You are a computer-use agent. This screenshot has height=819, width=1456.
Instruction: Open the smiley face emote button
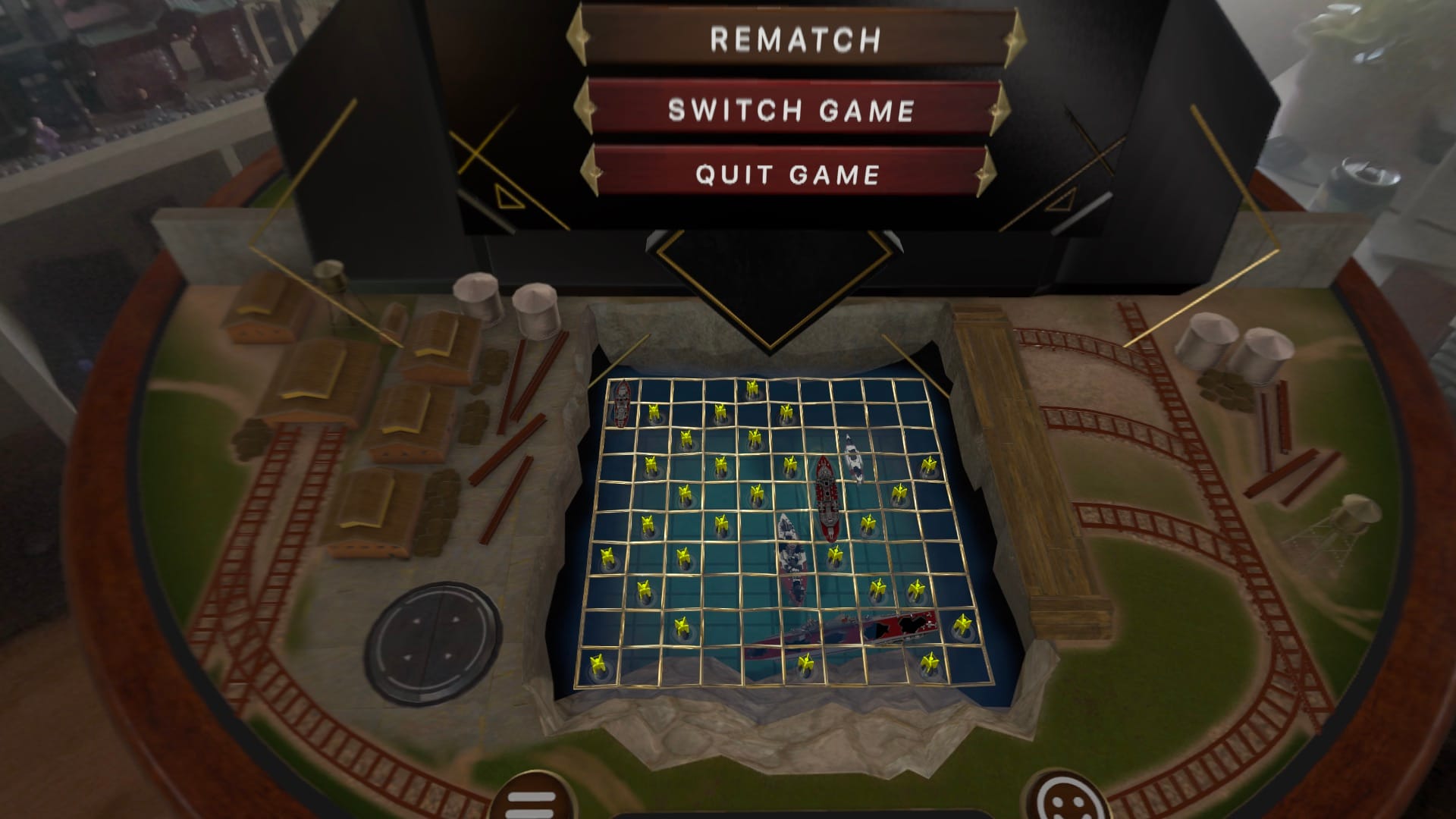coord(1062,799)
